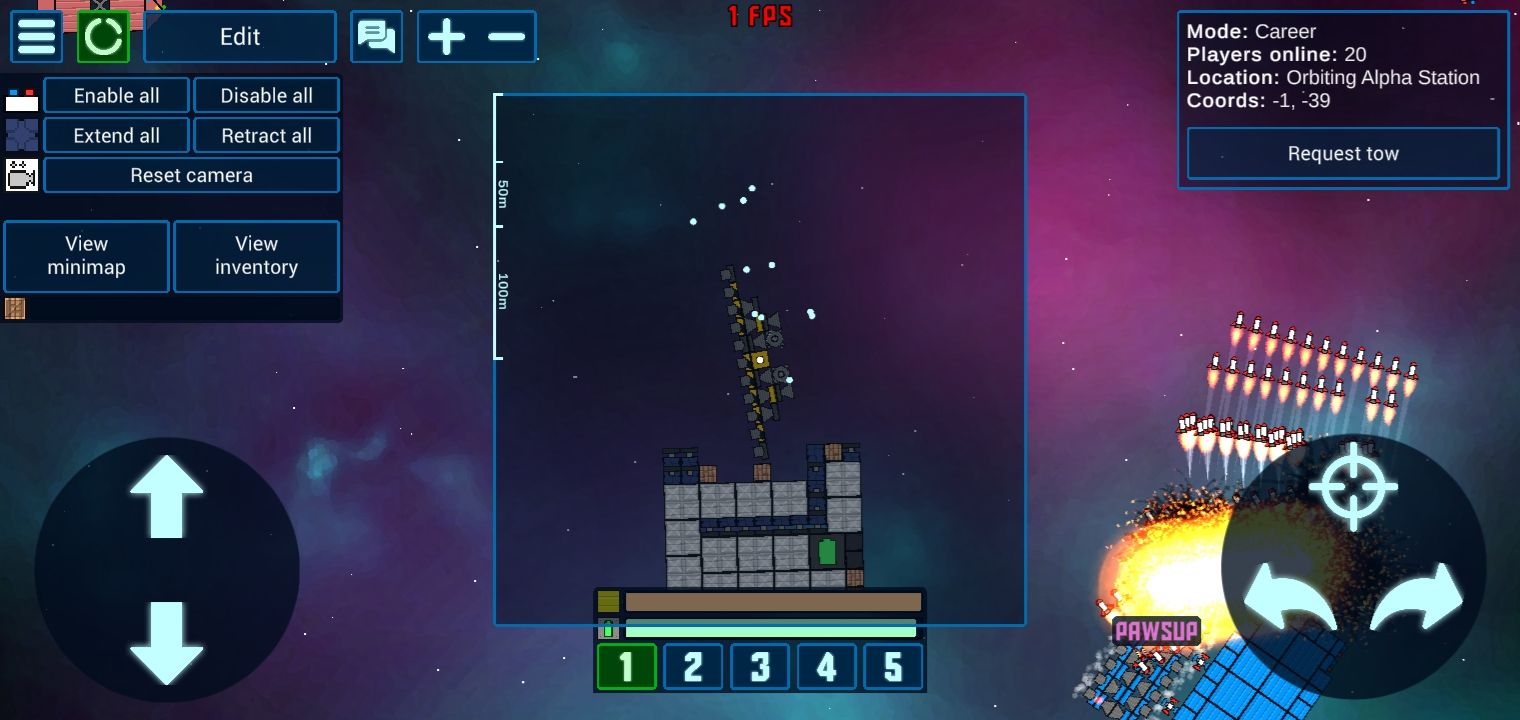Disable all ship modules
The image size is (1520, 720).
[x=266, y=96]
